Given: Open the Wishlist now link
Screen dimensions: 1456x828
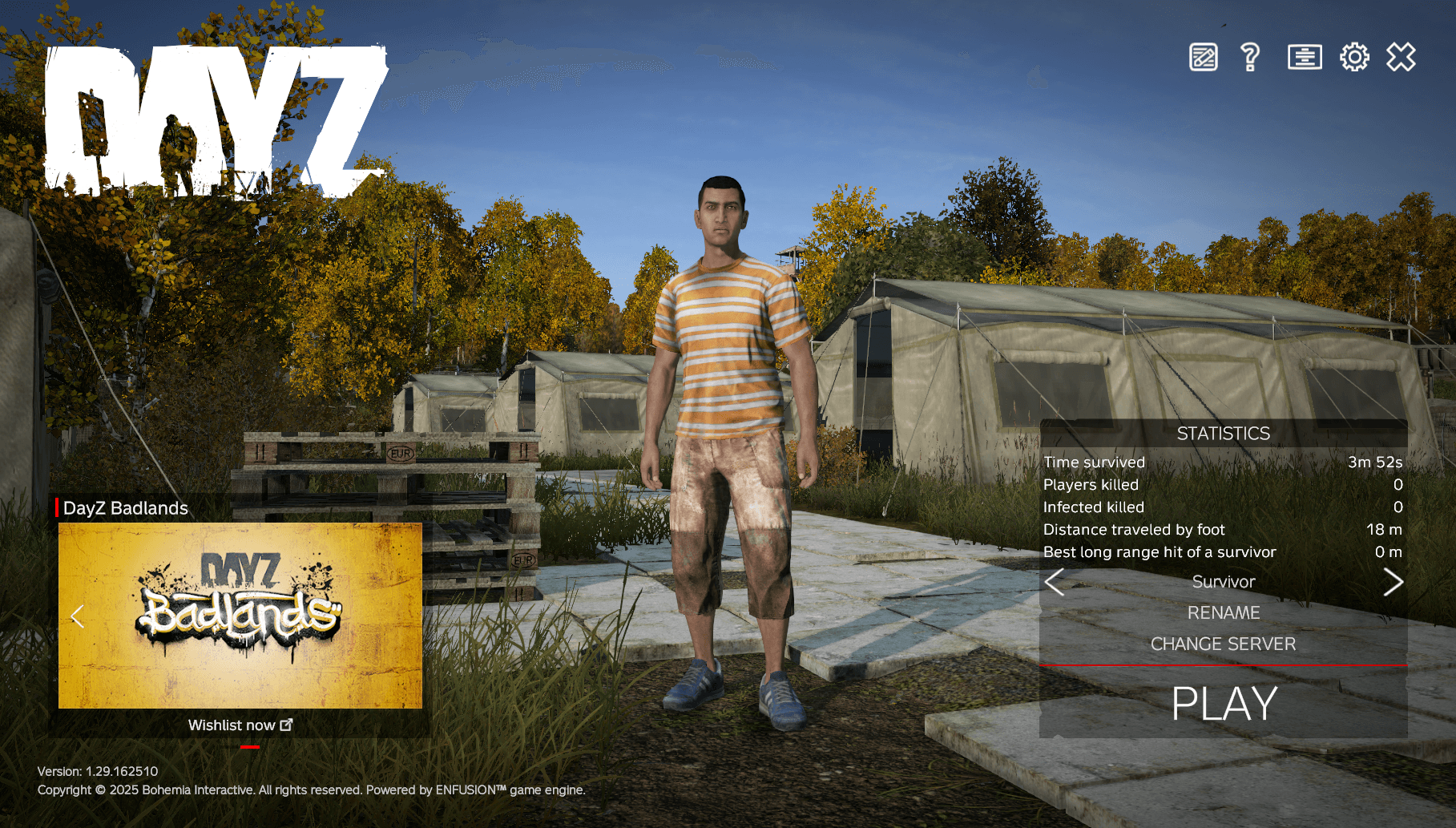Looking at the screenshot, I should (233, 724).
